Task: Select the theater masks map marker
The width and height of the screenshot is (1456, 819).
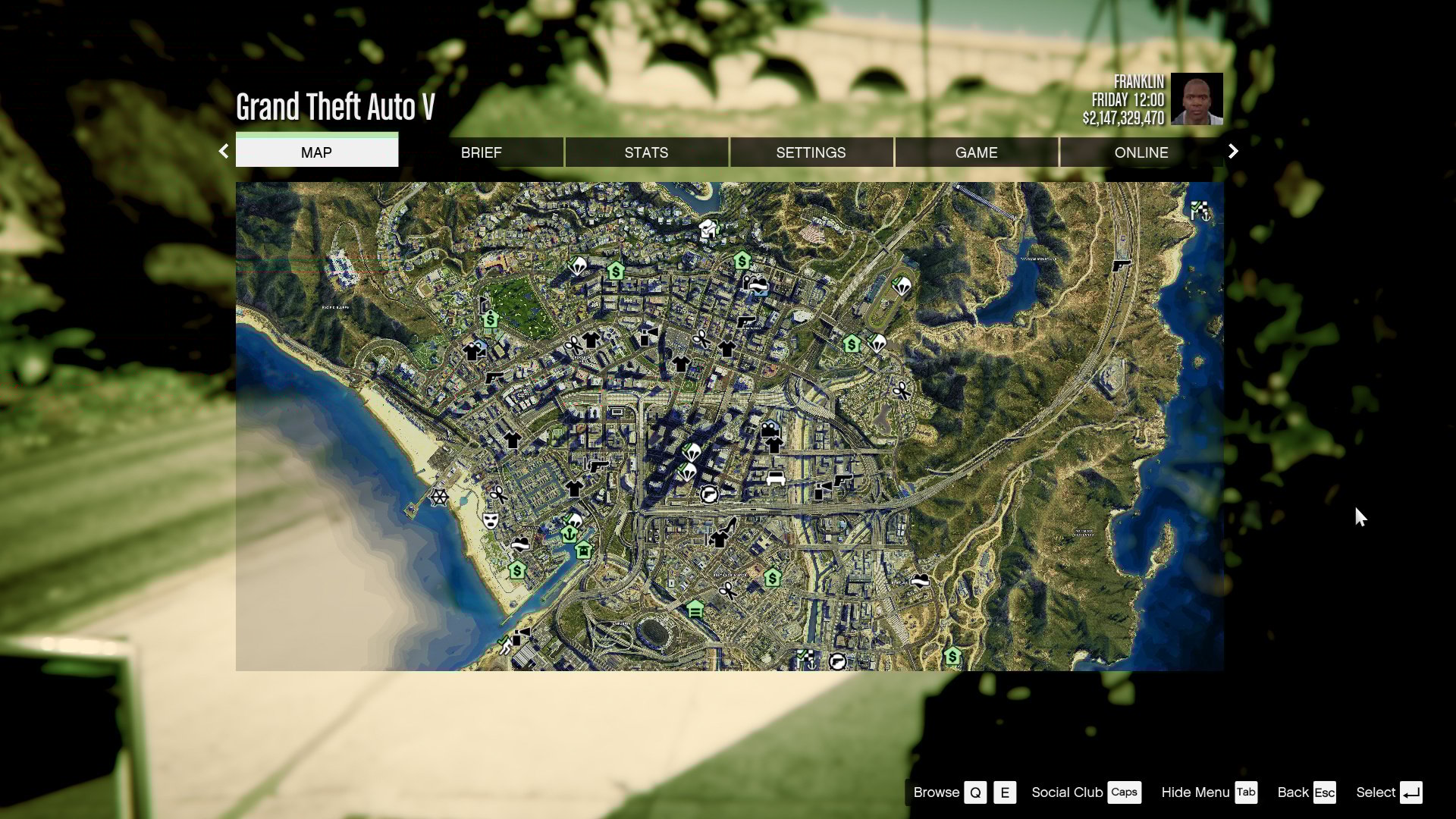Action: [x=491, y=521]
